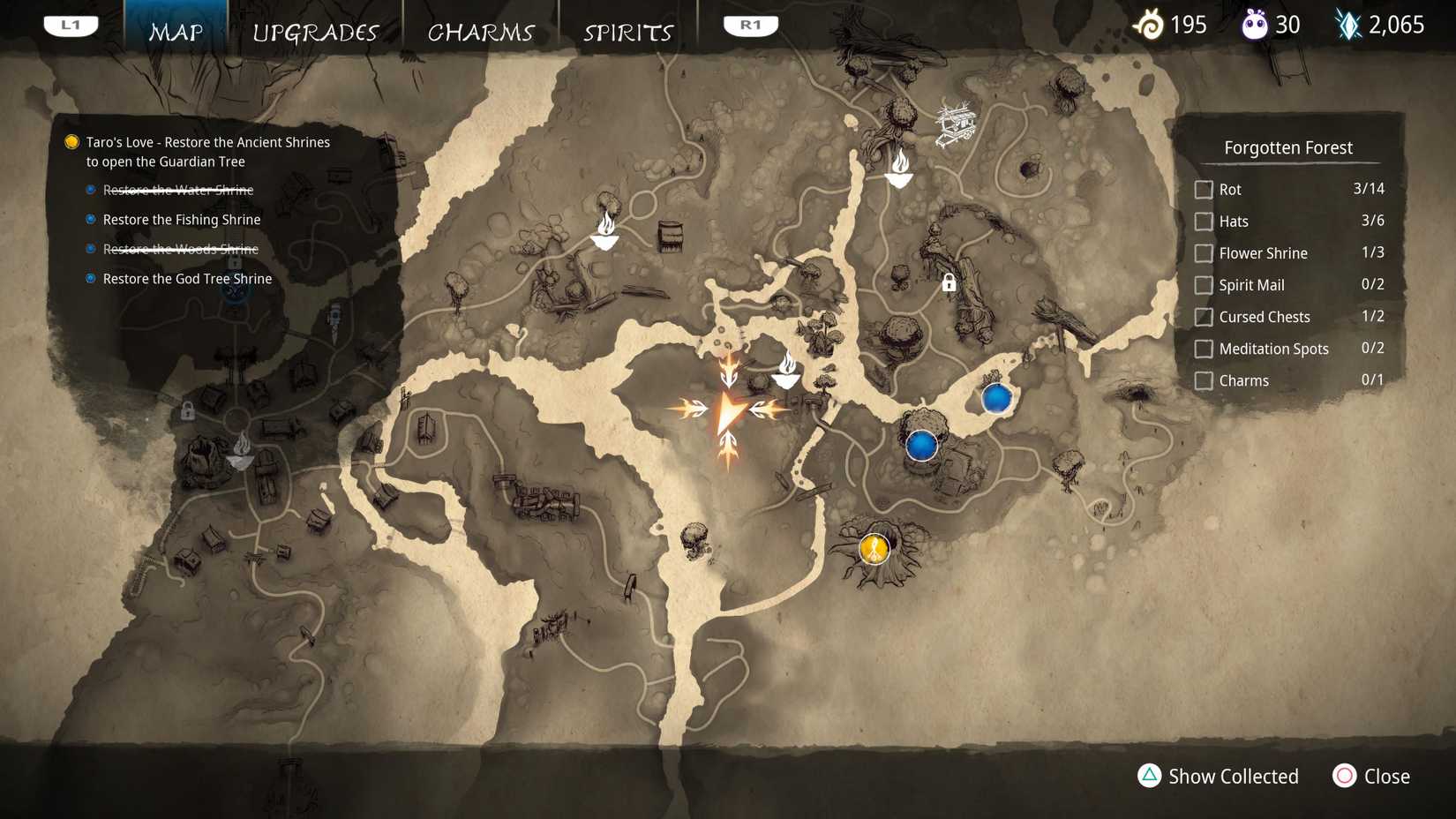1456x819 pixels.
Task: Switch to the UPGRADES tab
Action: coord(316,32)
